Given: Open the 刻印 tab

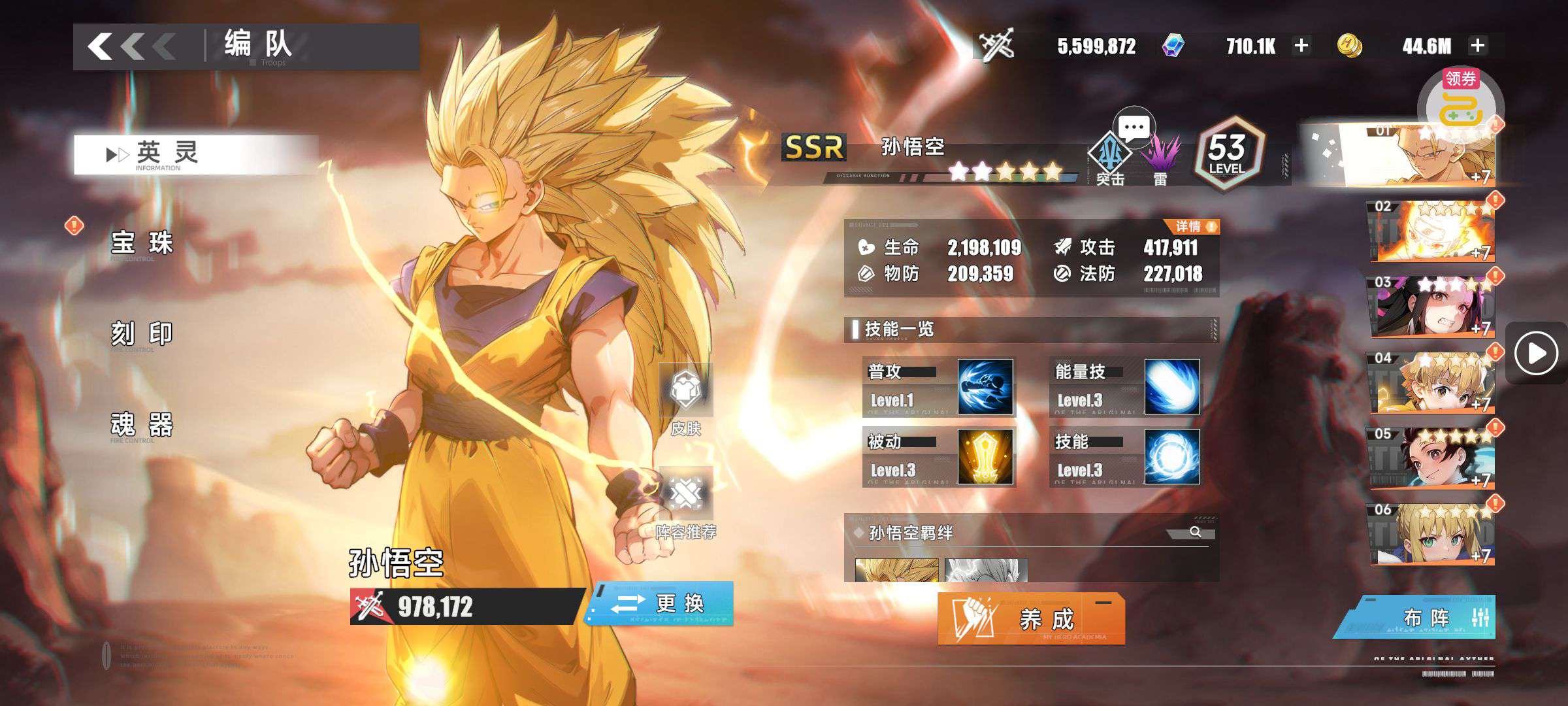Looking at the screenshot, I should [x=142, y=334].
